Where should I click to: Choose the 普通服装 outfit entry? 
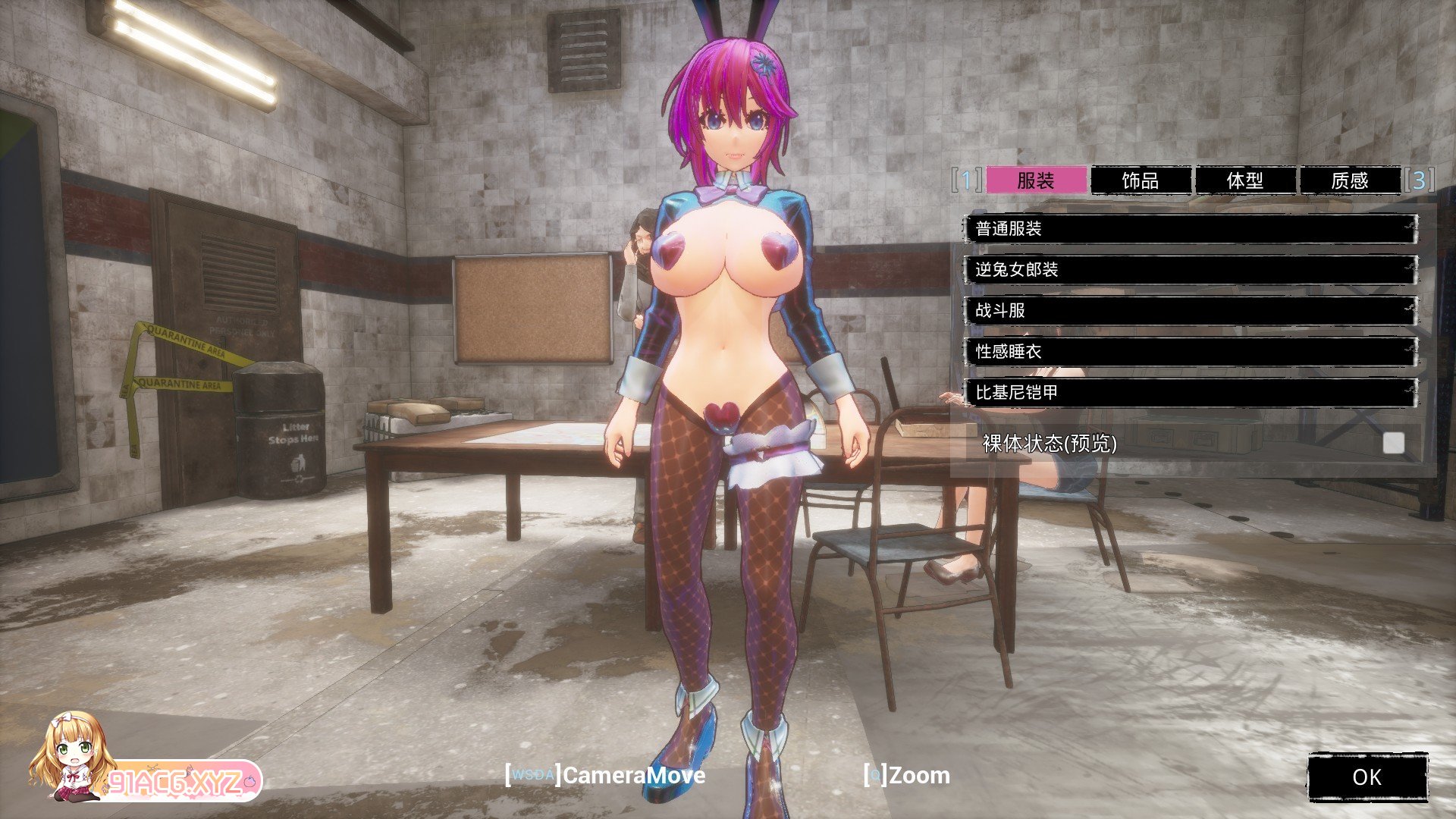coord(1190,229)
